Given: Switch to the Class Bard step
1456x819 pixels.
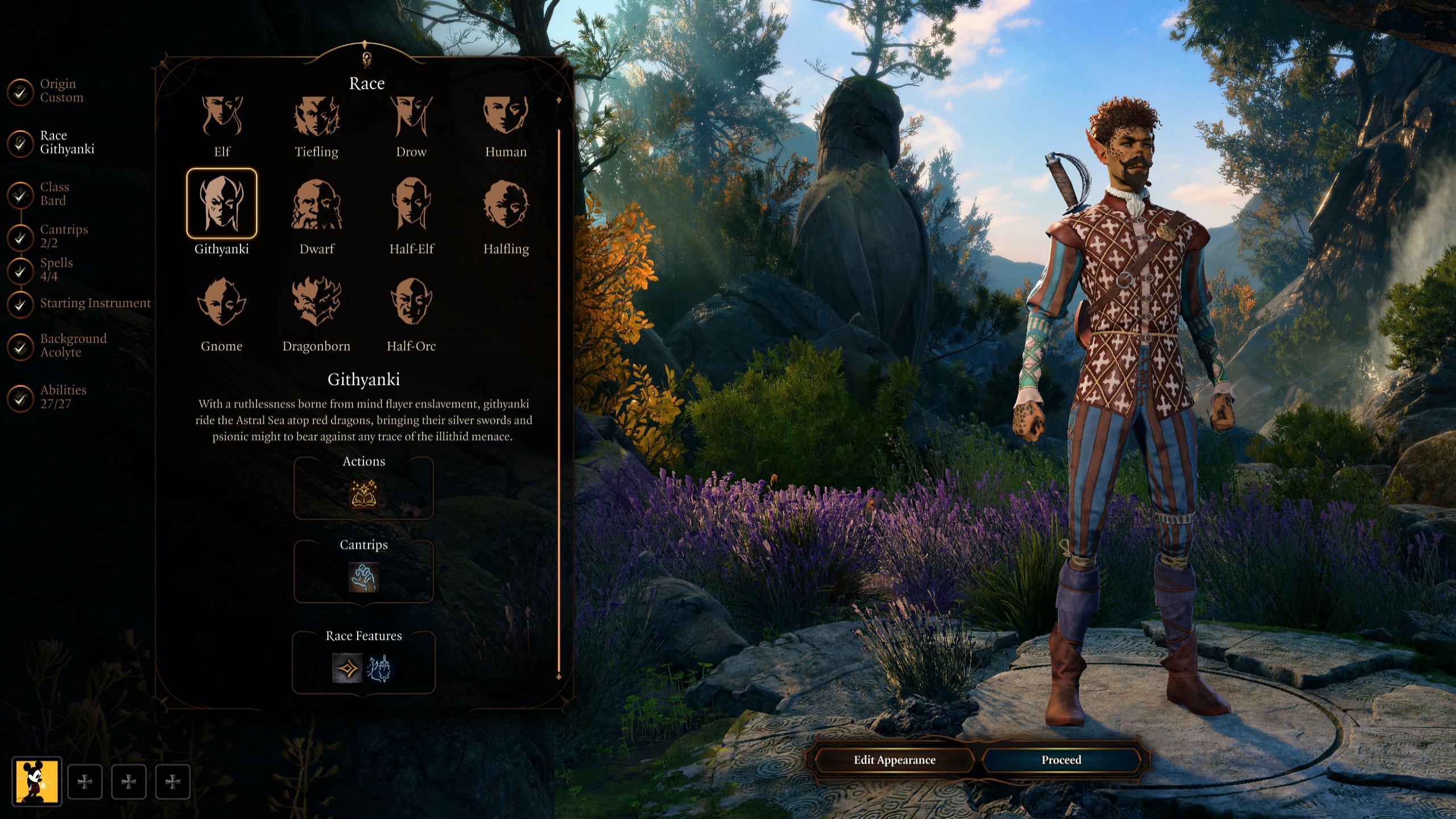Looking at the screenshot, I should point(54,194).
